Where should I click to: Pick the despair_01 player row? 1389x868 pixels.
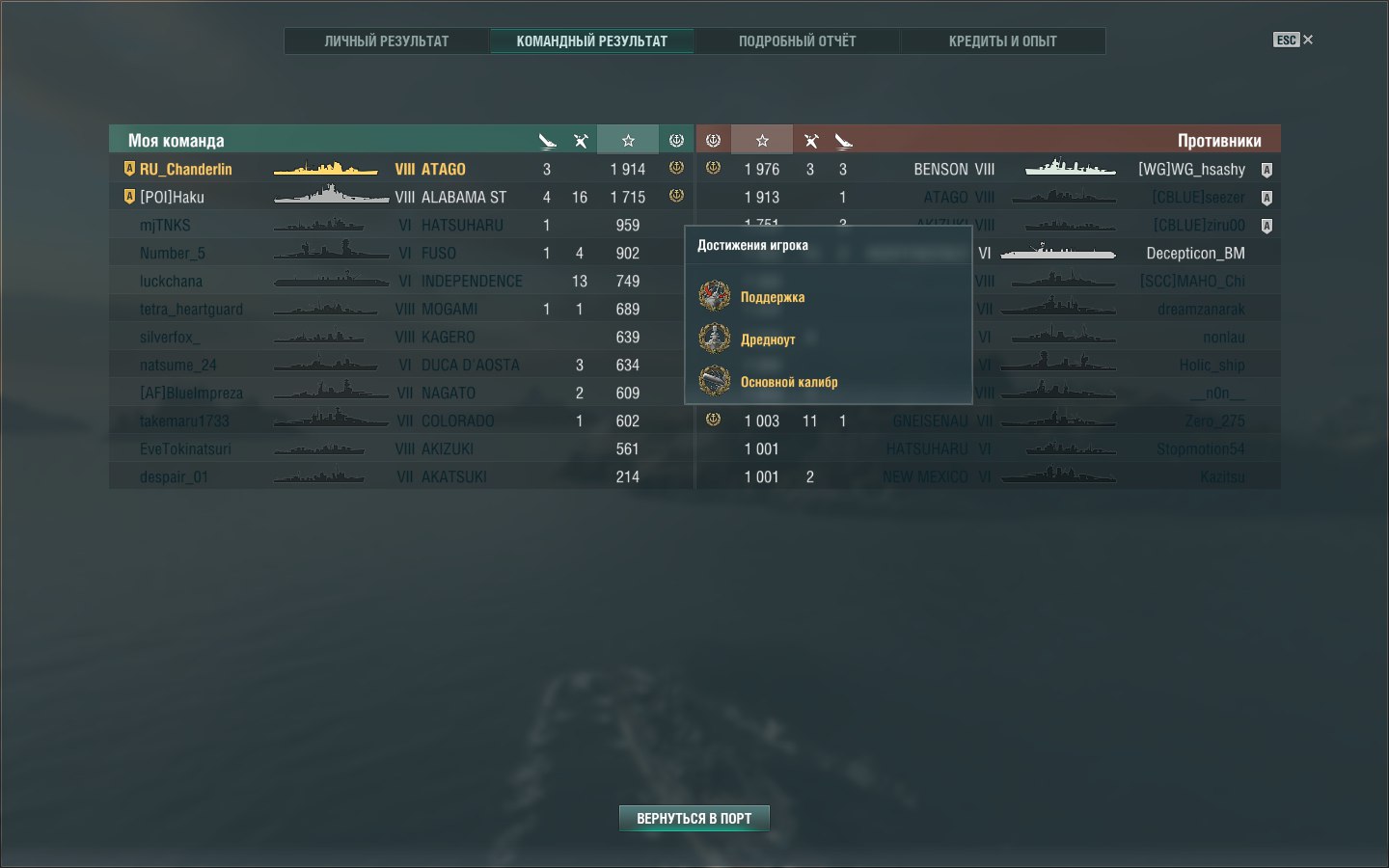pos(174,476)
